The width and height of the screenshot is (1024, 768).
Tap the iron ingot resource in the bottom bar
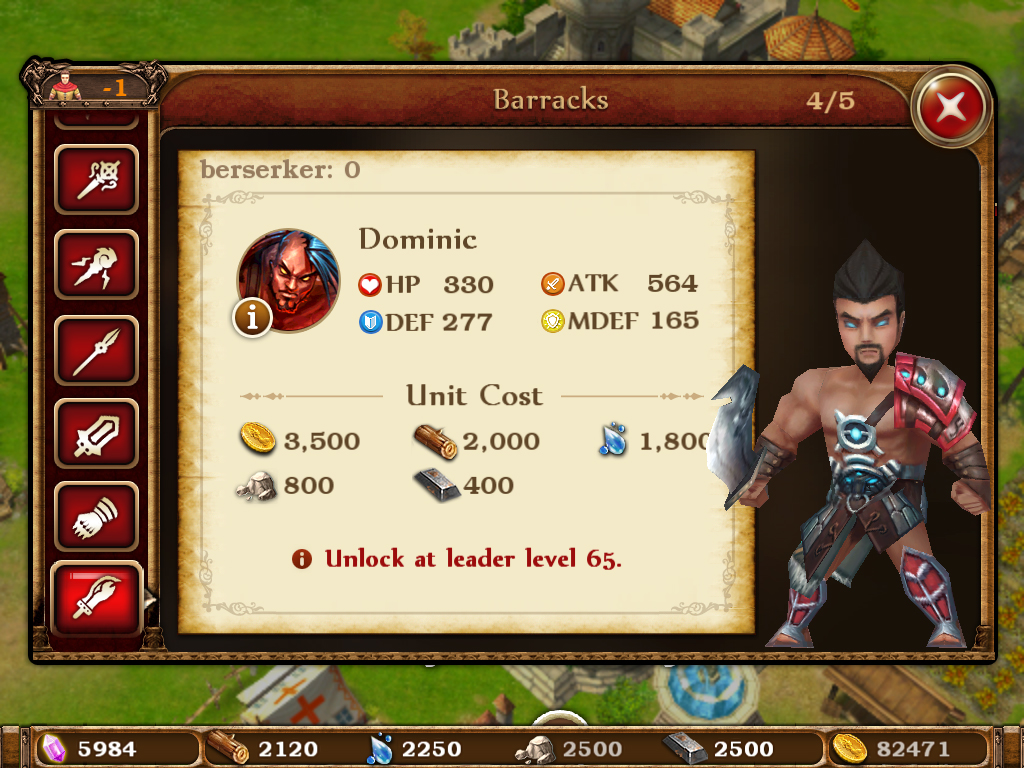pos(718,748)
